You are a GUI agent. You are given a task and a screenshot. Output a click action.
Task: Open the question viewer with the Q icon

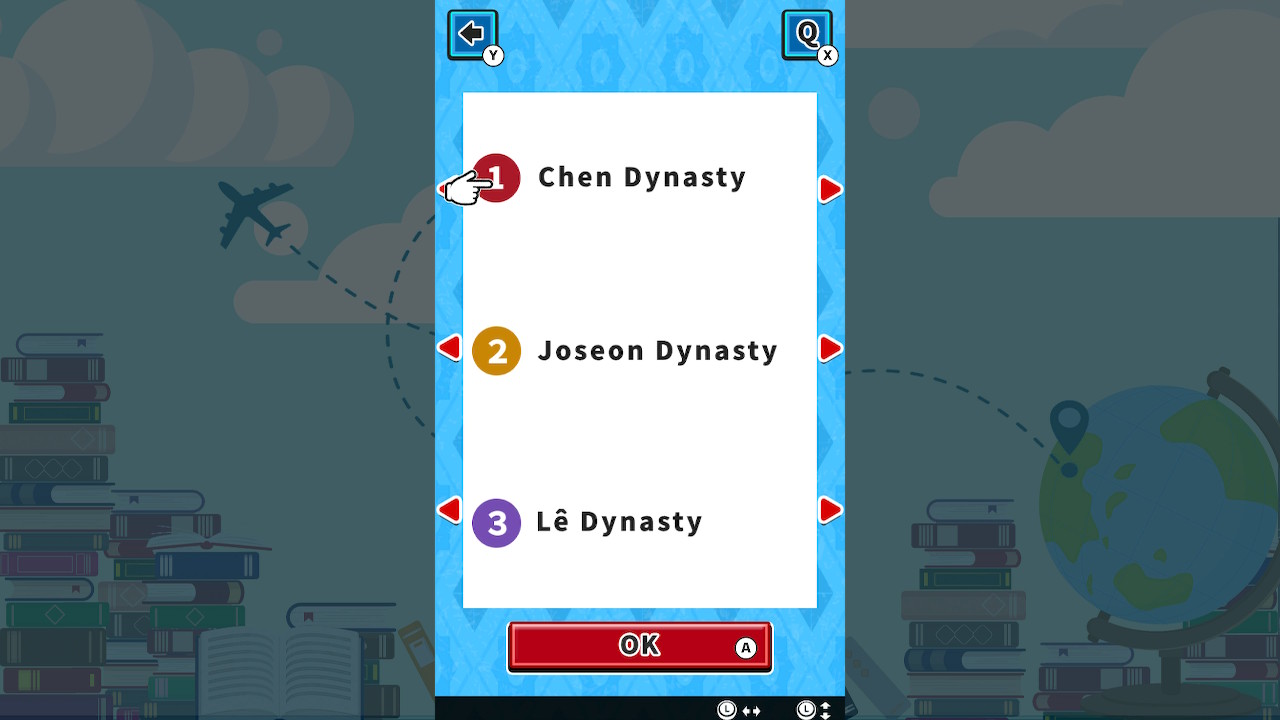click(806, 33)
